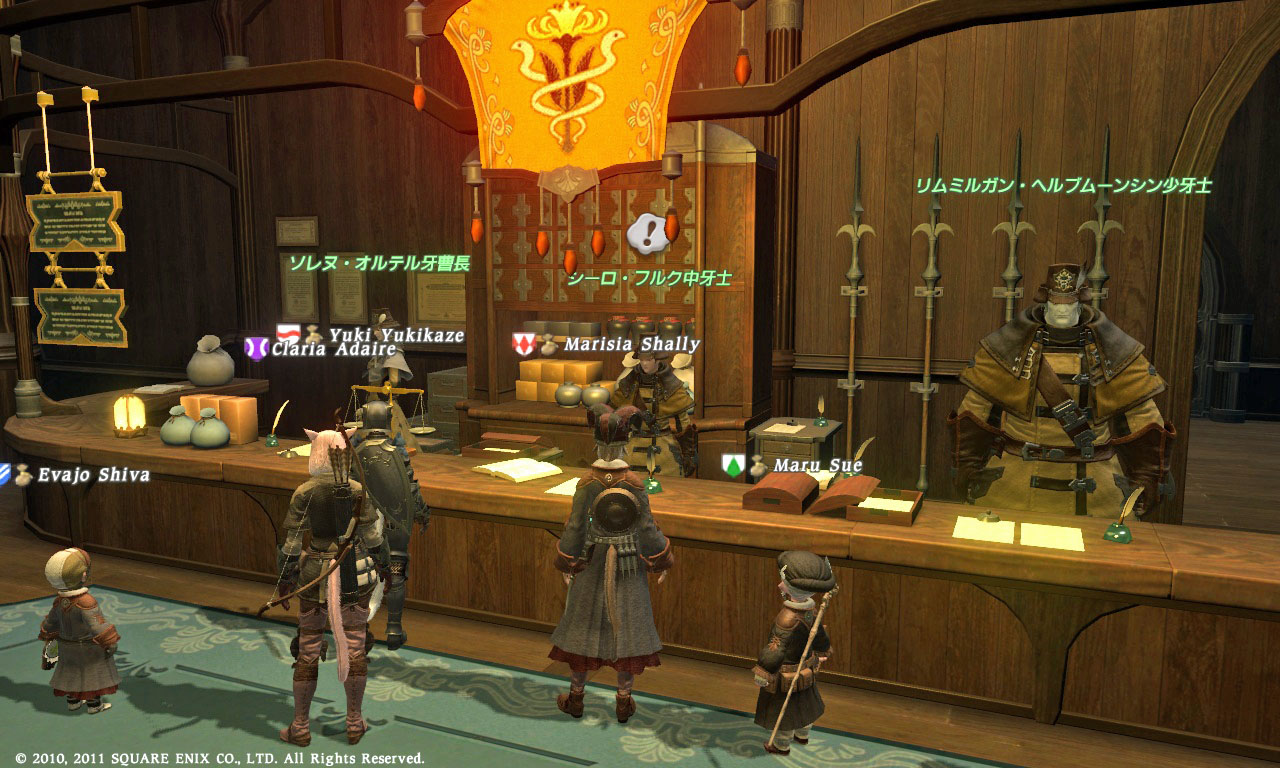Select the シーロ・フルク中牙士 nameplate
This screenshot has height=768, width=1280.
649,279
